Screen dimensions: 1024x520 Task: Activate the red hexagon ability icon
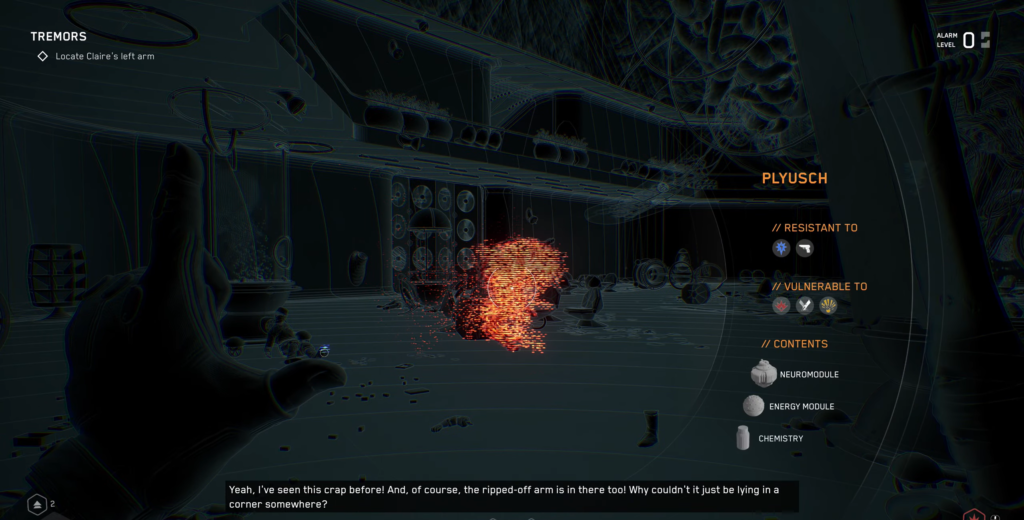click(970, 514)
